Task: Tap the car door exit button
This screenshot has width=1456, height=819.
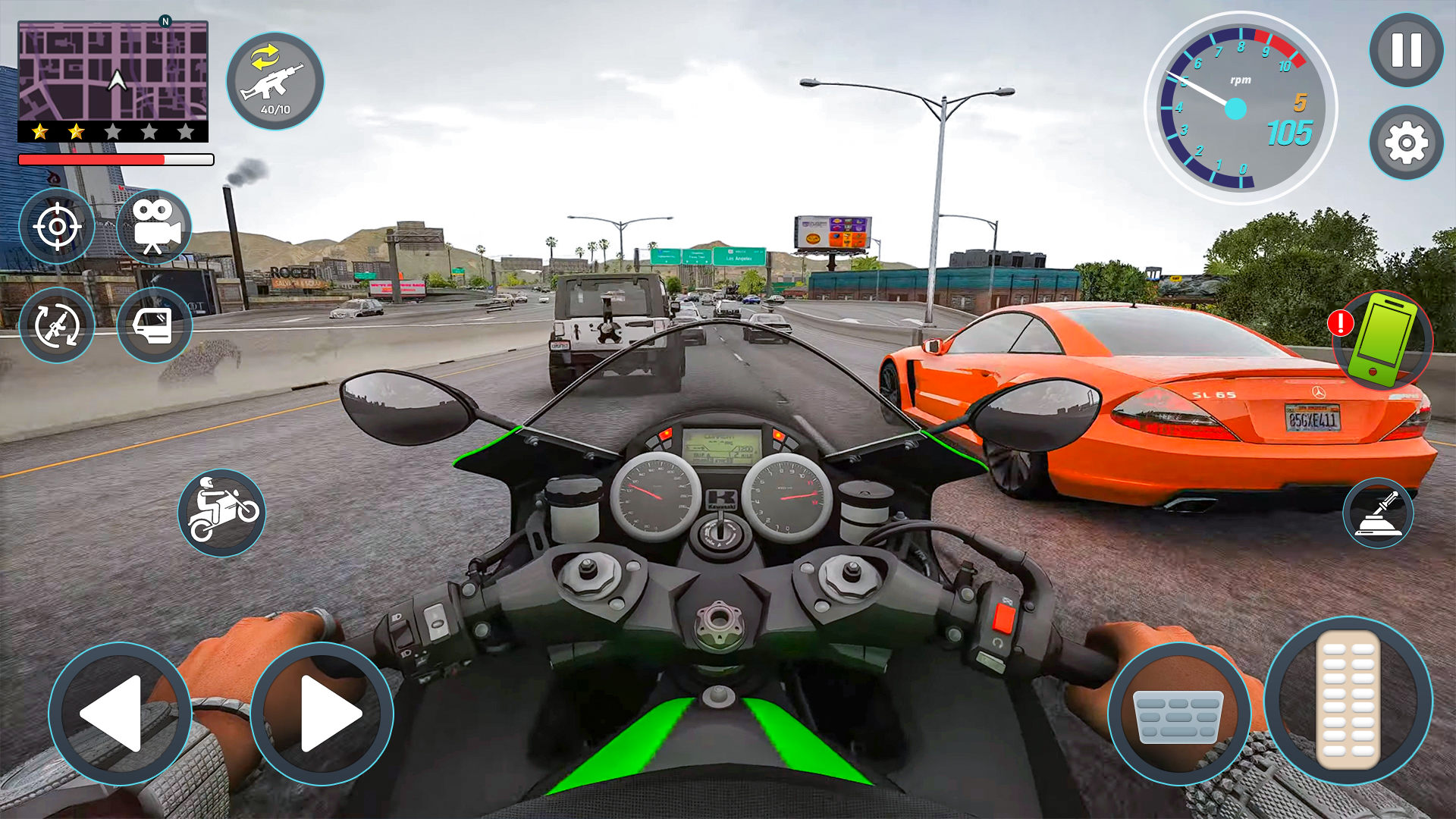Action: pyautogui.click(x=155, y=325)
